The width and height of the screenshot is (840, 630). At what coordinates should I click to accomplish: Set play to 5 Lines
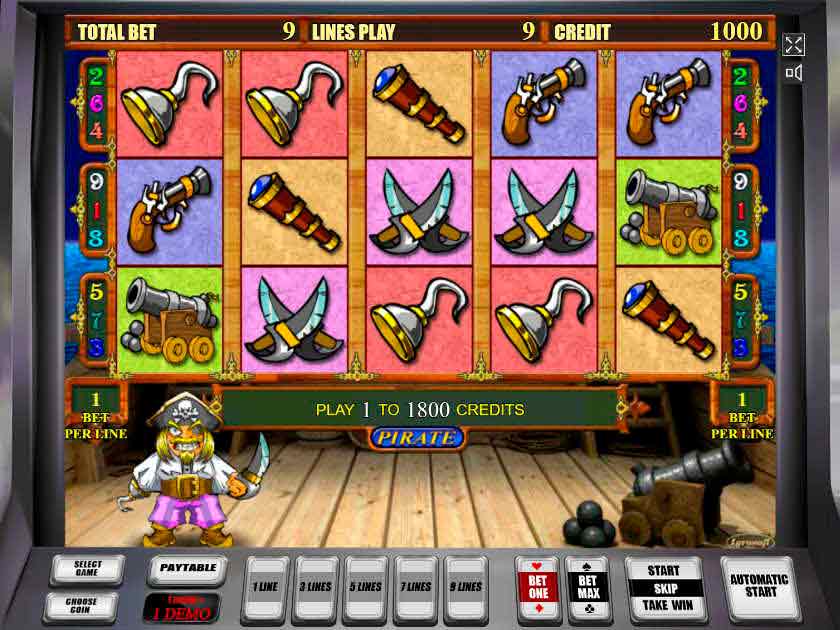coord(366,587)
